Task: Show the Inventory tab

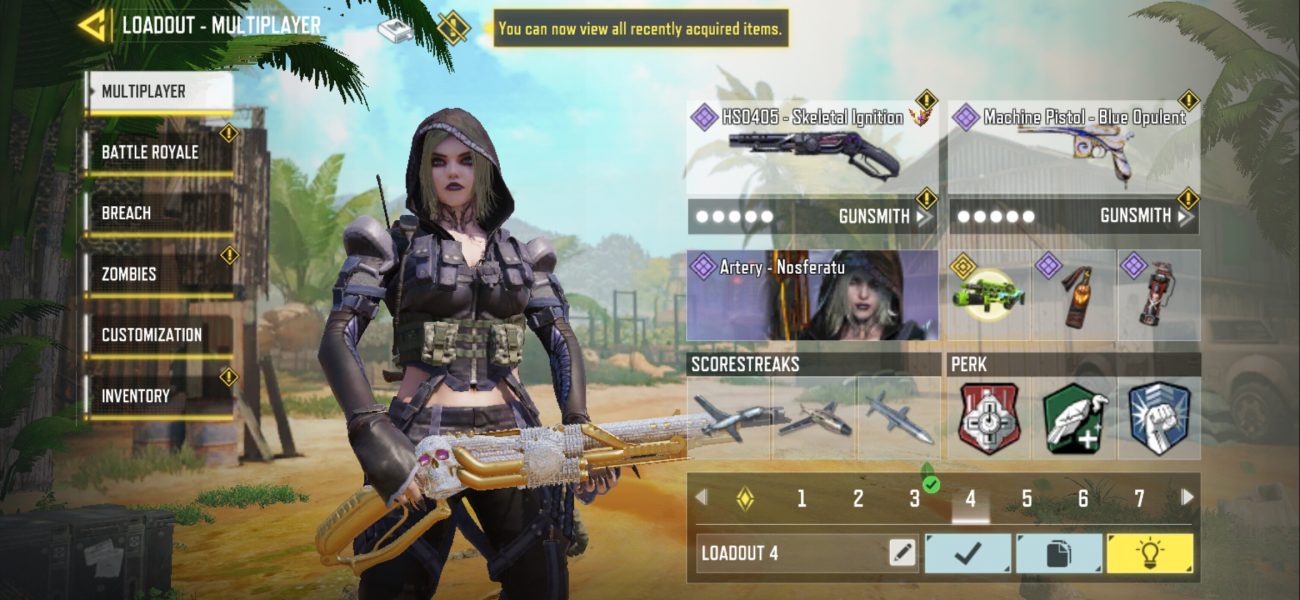Action: [x=158, y=396]
